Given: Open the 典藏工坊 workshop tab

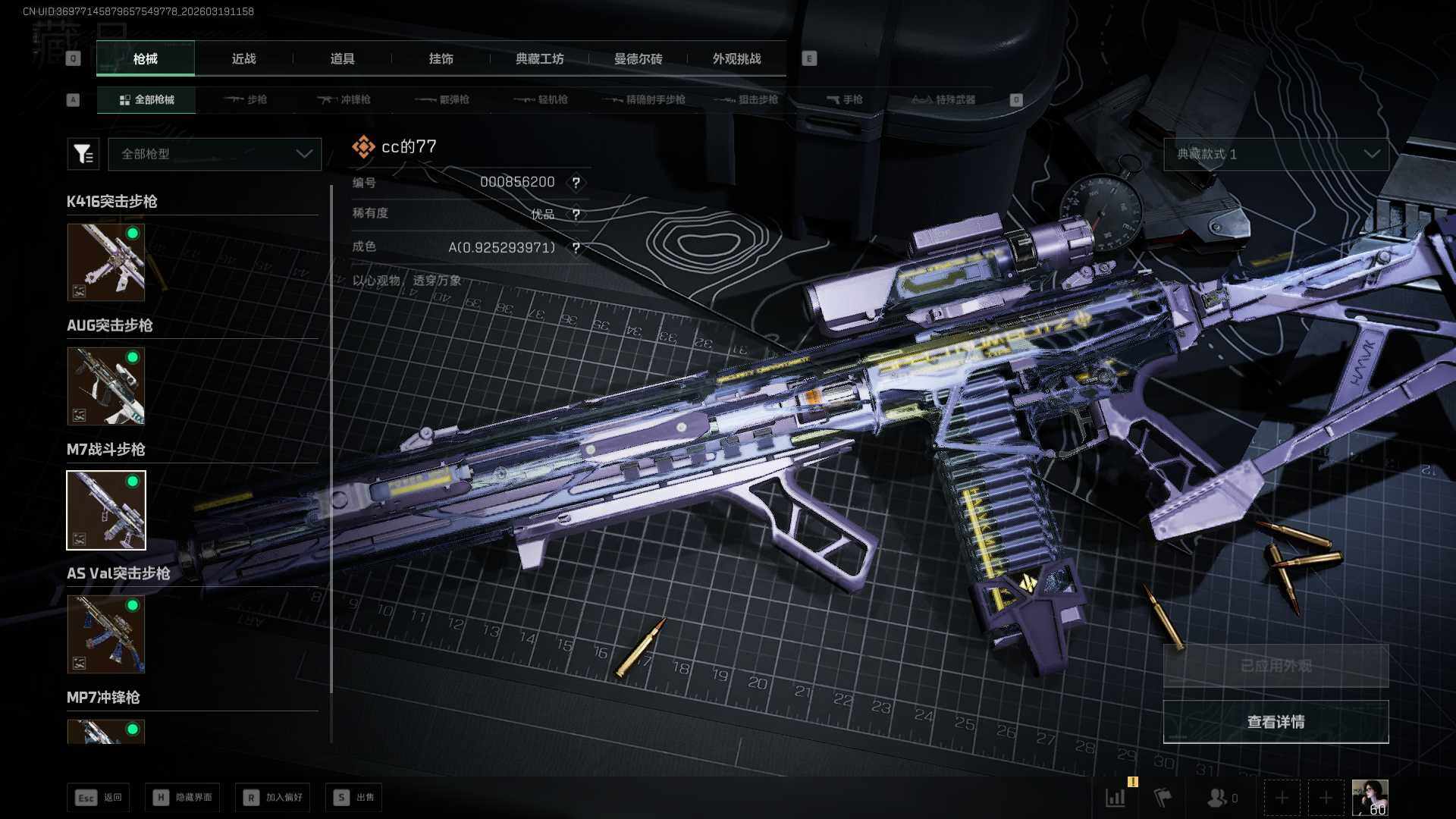Looking at the screenshot, I should click(539, 59).
